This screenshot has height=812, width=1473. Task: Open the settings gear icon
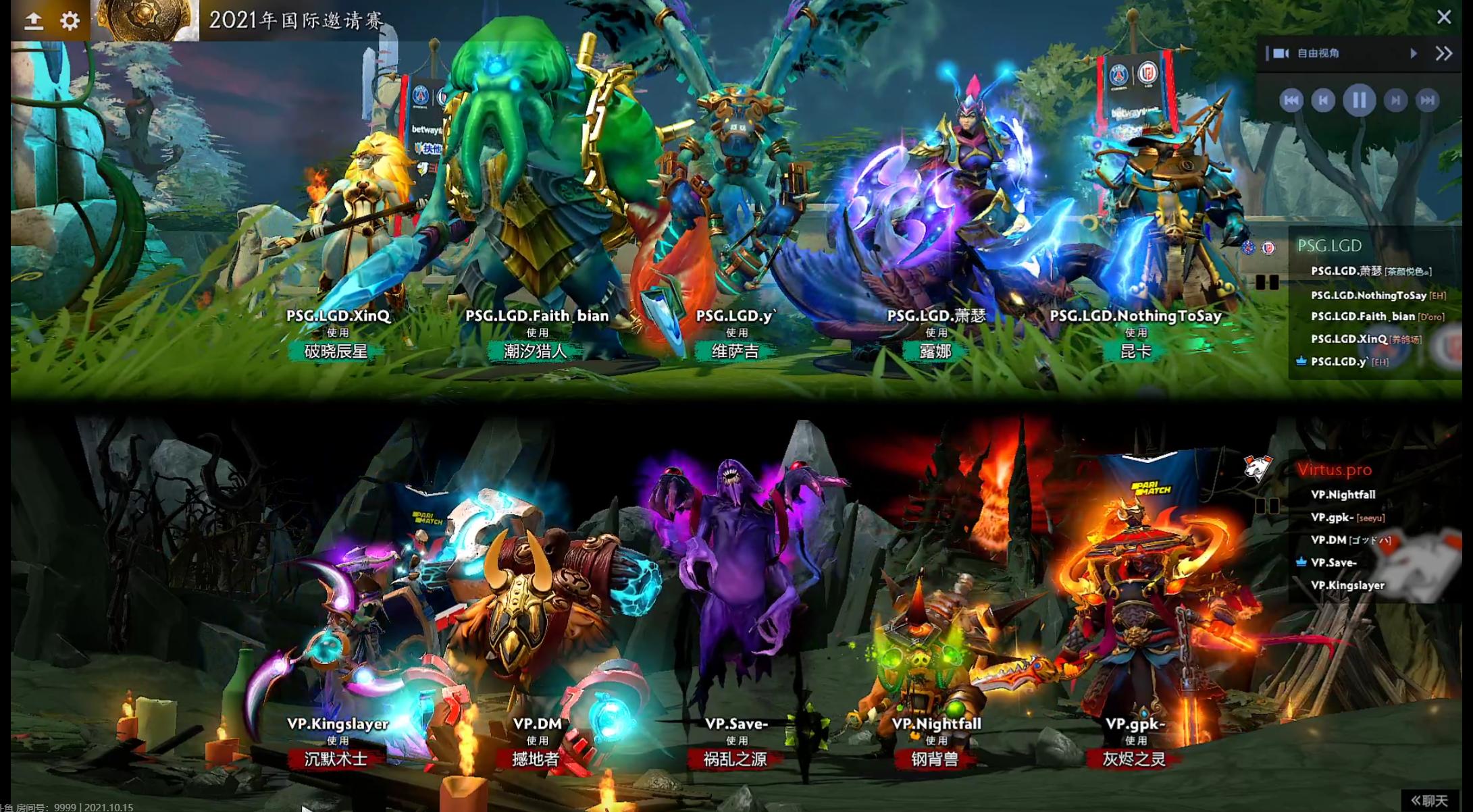click(x=71, y=20)
